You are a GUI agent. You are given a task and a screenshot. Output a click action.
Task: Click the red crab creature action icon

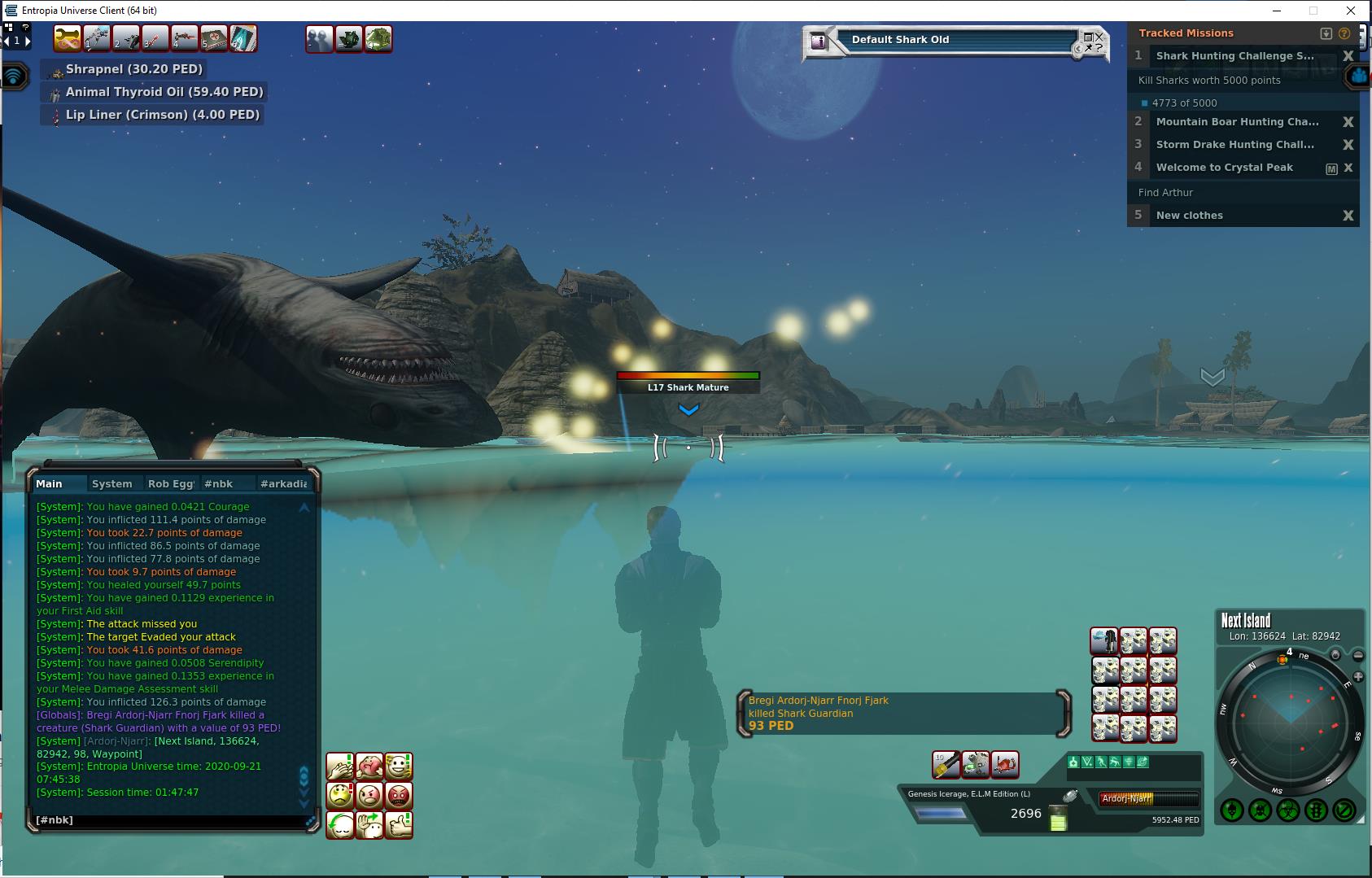coord(1005,764)
